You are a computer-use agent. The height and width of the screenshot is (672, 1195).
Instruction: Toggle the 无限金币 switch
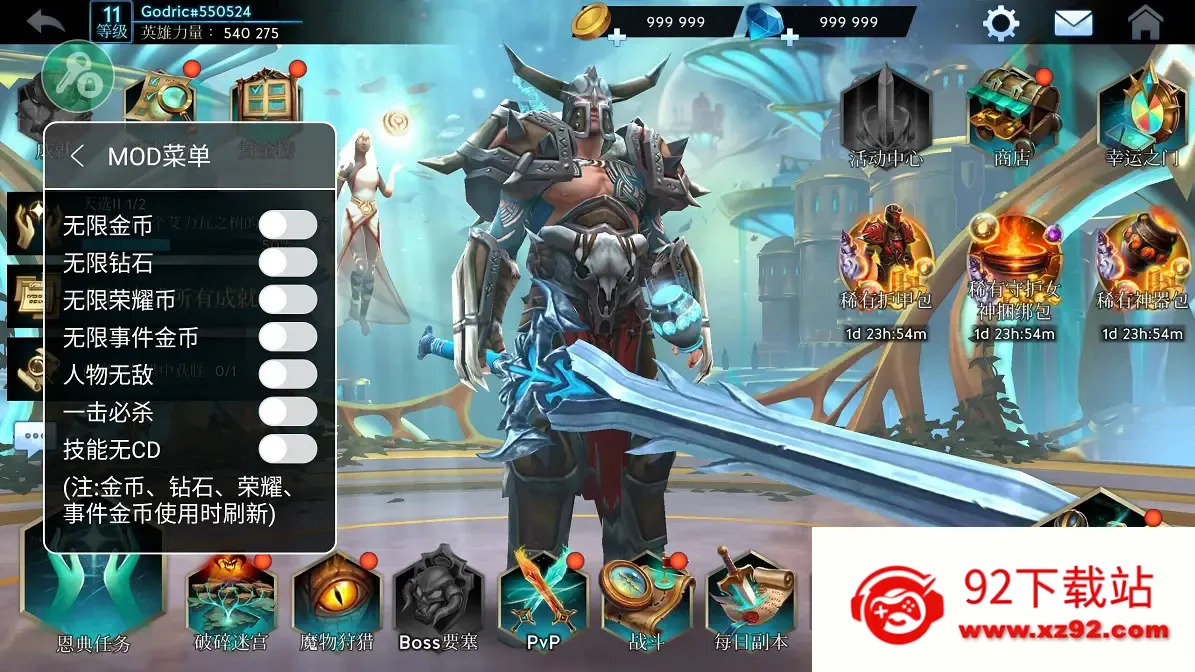288,225
